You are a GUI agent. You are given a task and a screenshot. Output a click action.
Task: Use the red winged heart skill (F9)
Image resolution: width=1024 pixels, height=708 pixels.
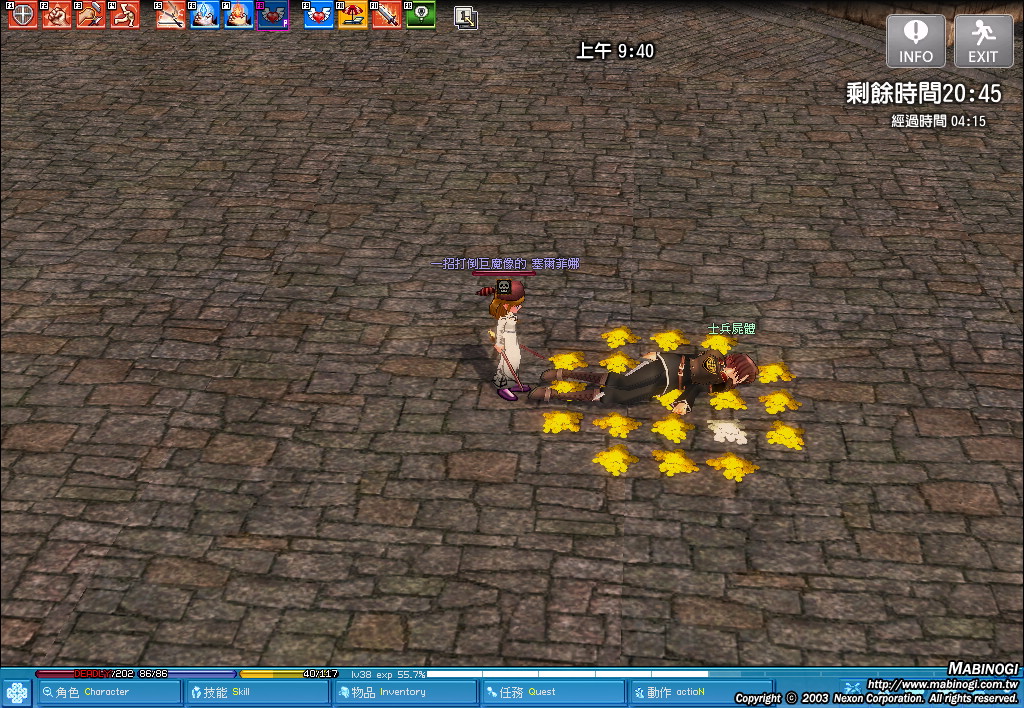pos(319,15)
